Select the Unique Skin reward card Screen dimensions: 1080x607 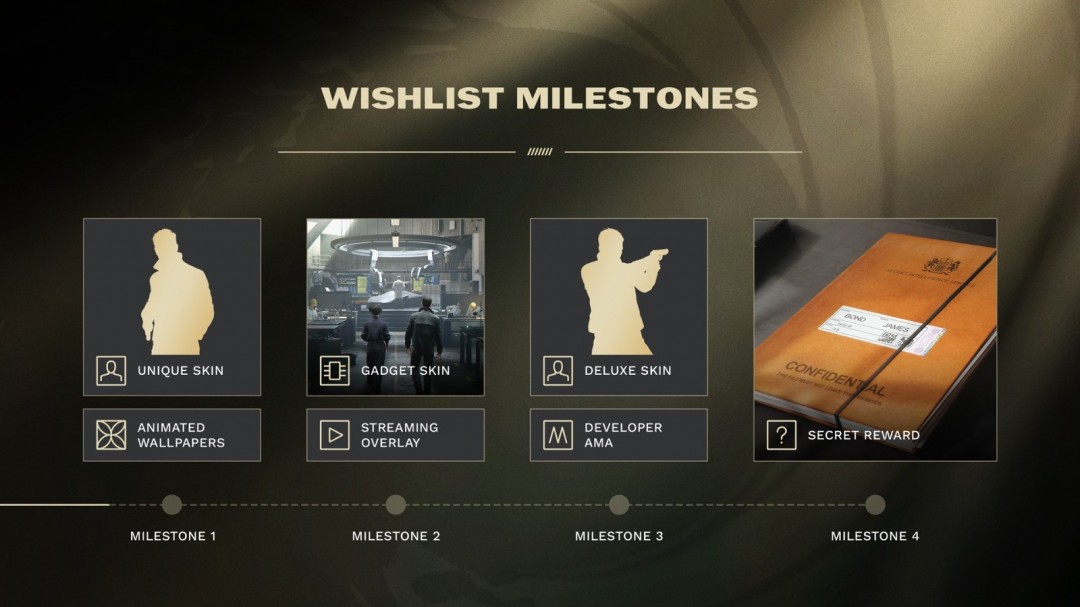(x=172, y=306)
